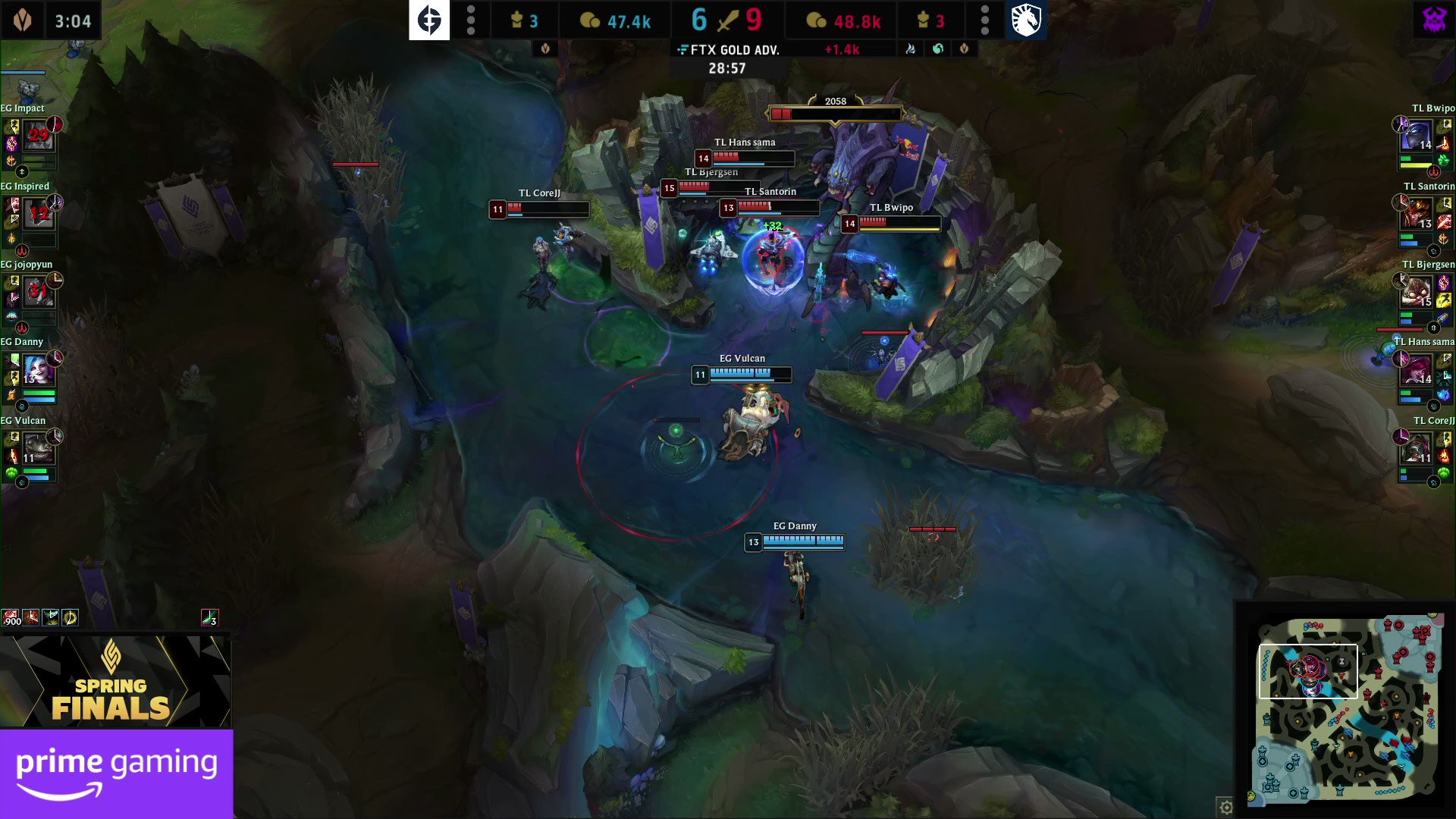This screenshot has width=1456, height=819.
Task: Click Baron Nashor's 2058 health bar
Action: click(836, 114)
